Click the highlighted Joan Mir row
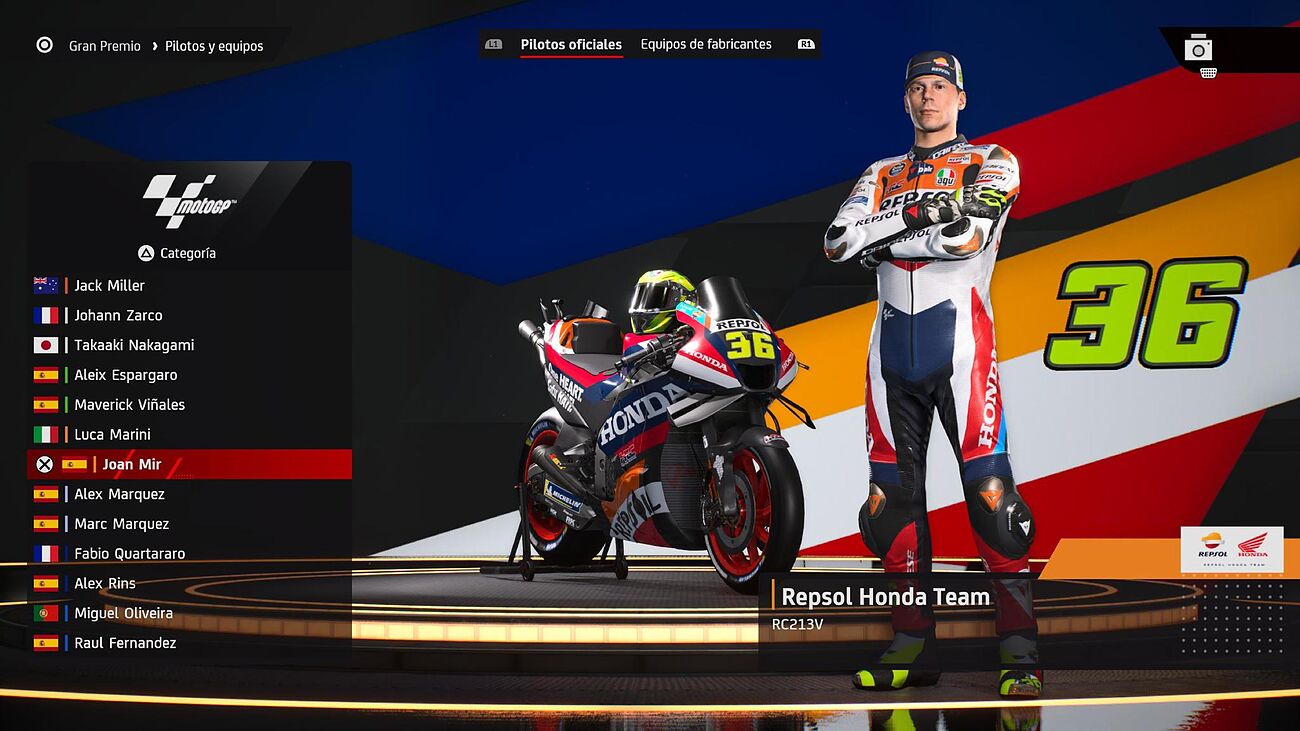 131,465
